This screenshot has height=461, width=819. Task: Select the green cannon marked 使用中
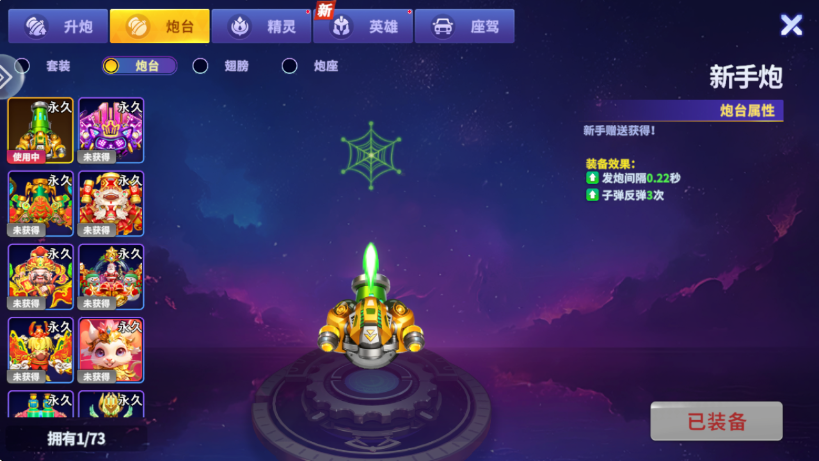41,130
